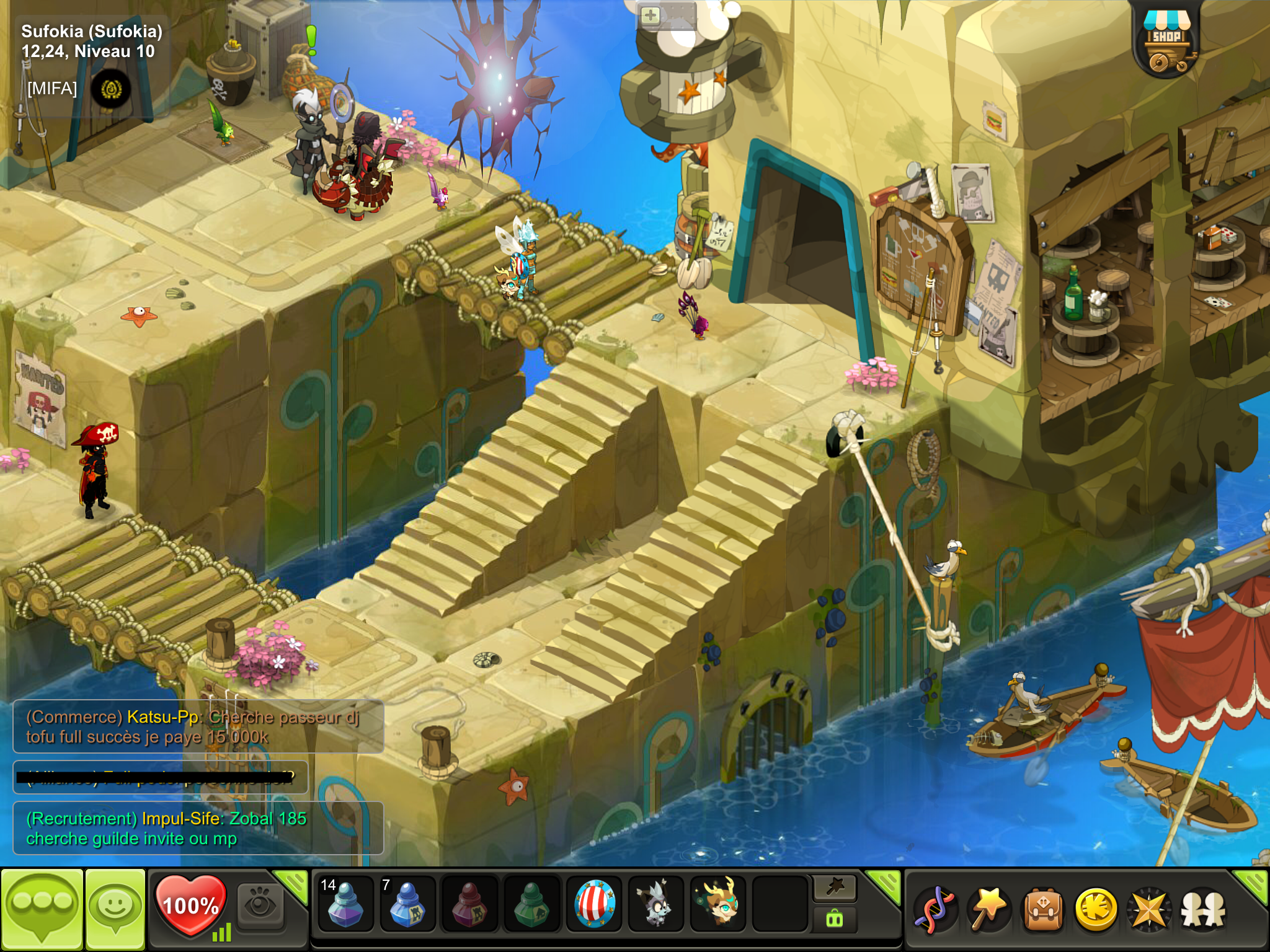
Task: Use the blue tower potion with 7 charges
Action: (x=407, y=906)
